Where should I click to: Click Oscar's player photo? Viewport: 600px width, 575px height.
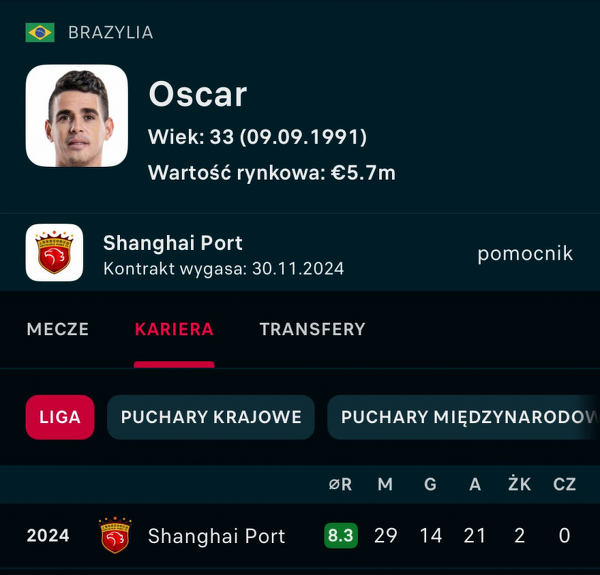coord(77,115)
